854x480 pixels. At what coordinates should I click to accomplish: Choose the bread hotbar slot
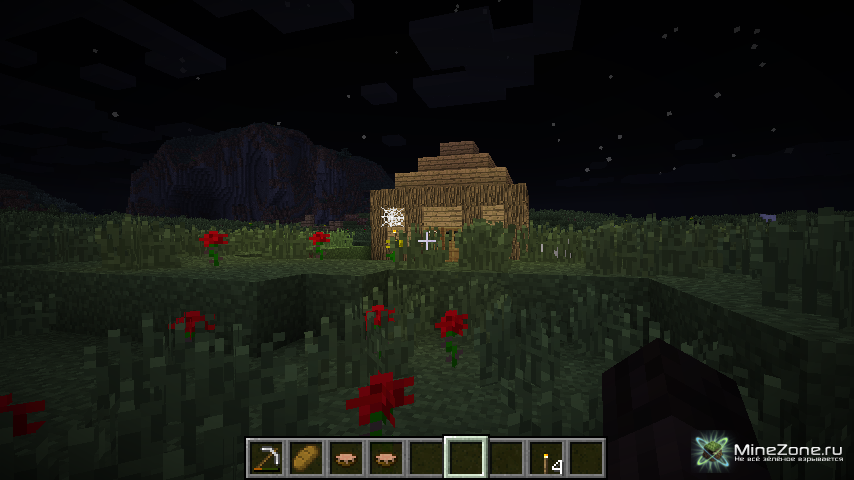pyautogui.click(x=305, y=458)
